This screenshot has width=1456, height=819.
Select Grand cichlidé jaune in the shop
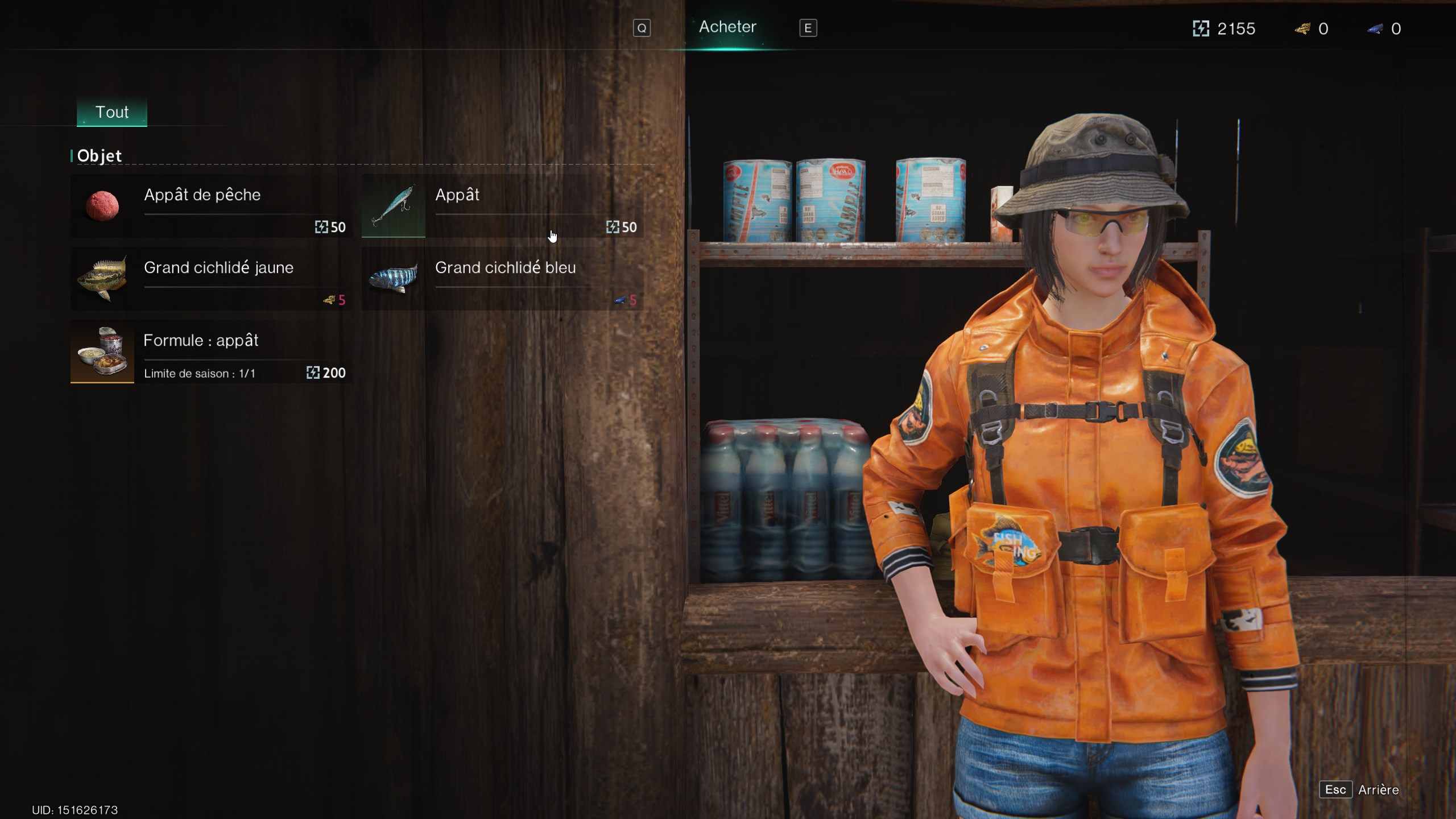point(210,279)
